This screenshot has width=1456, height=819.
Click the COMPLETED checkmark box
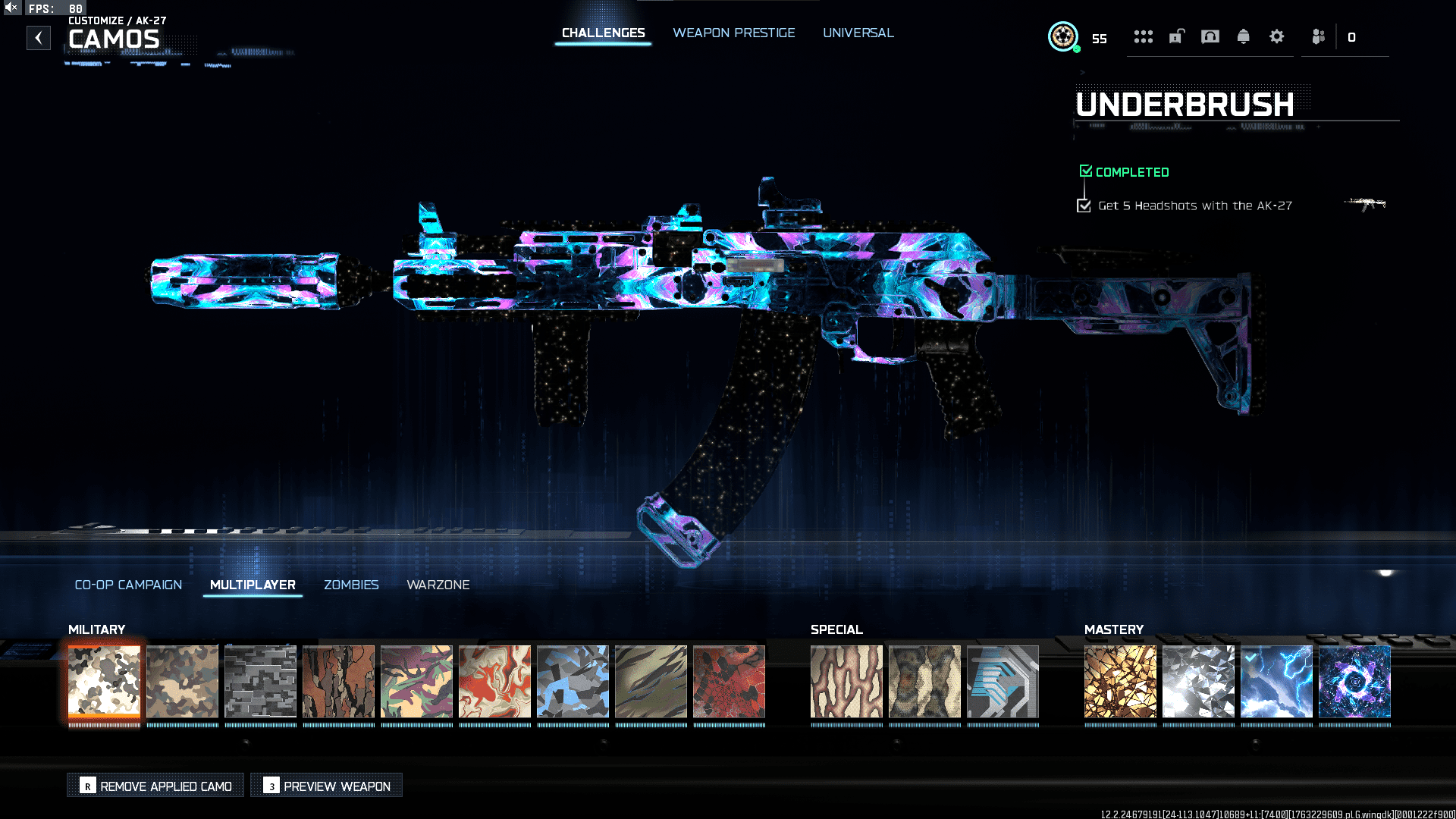pos(1086,171)
